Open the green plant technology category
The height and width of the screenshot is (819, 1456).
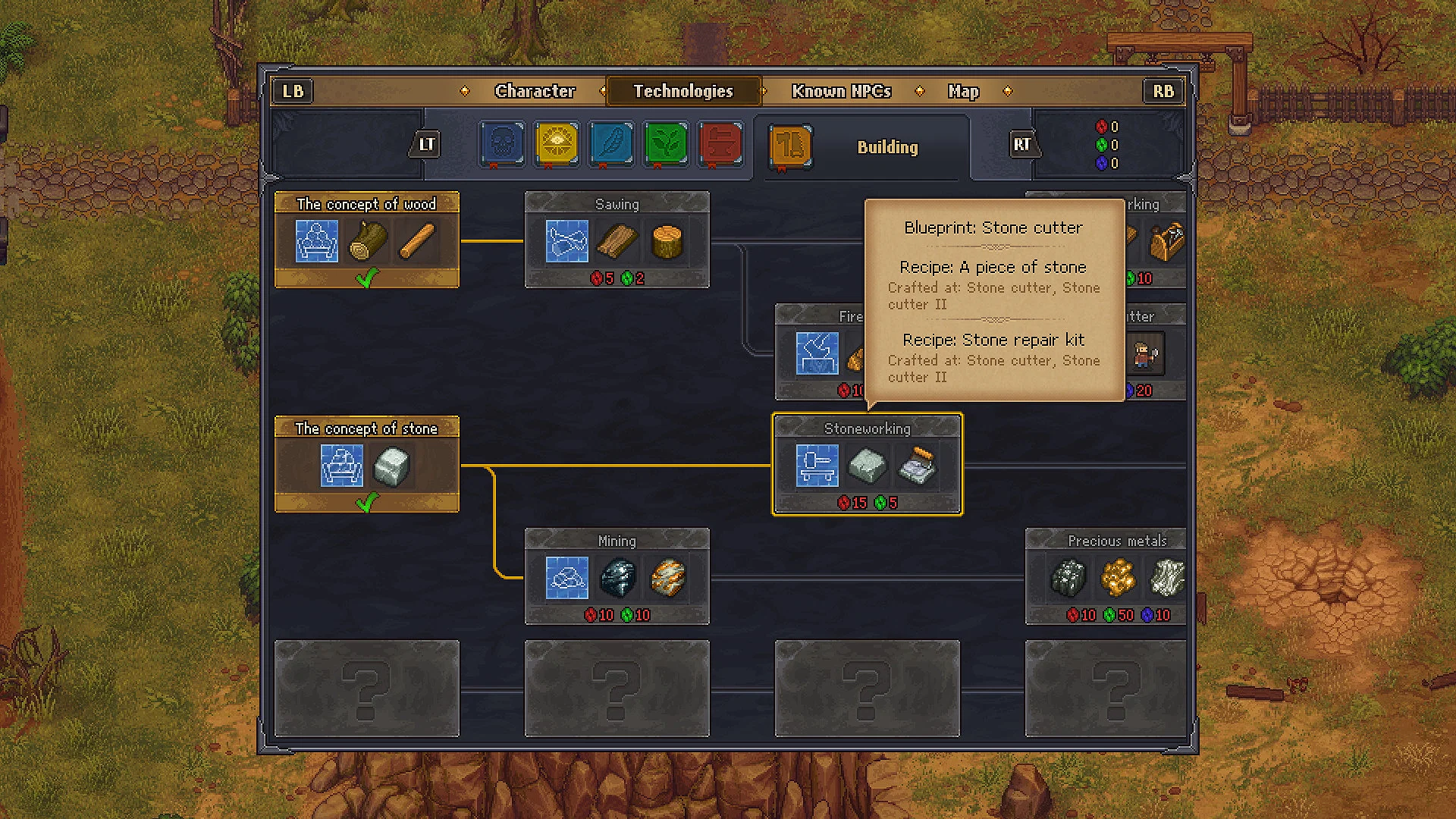(665, 144)
